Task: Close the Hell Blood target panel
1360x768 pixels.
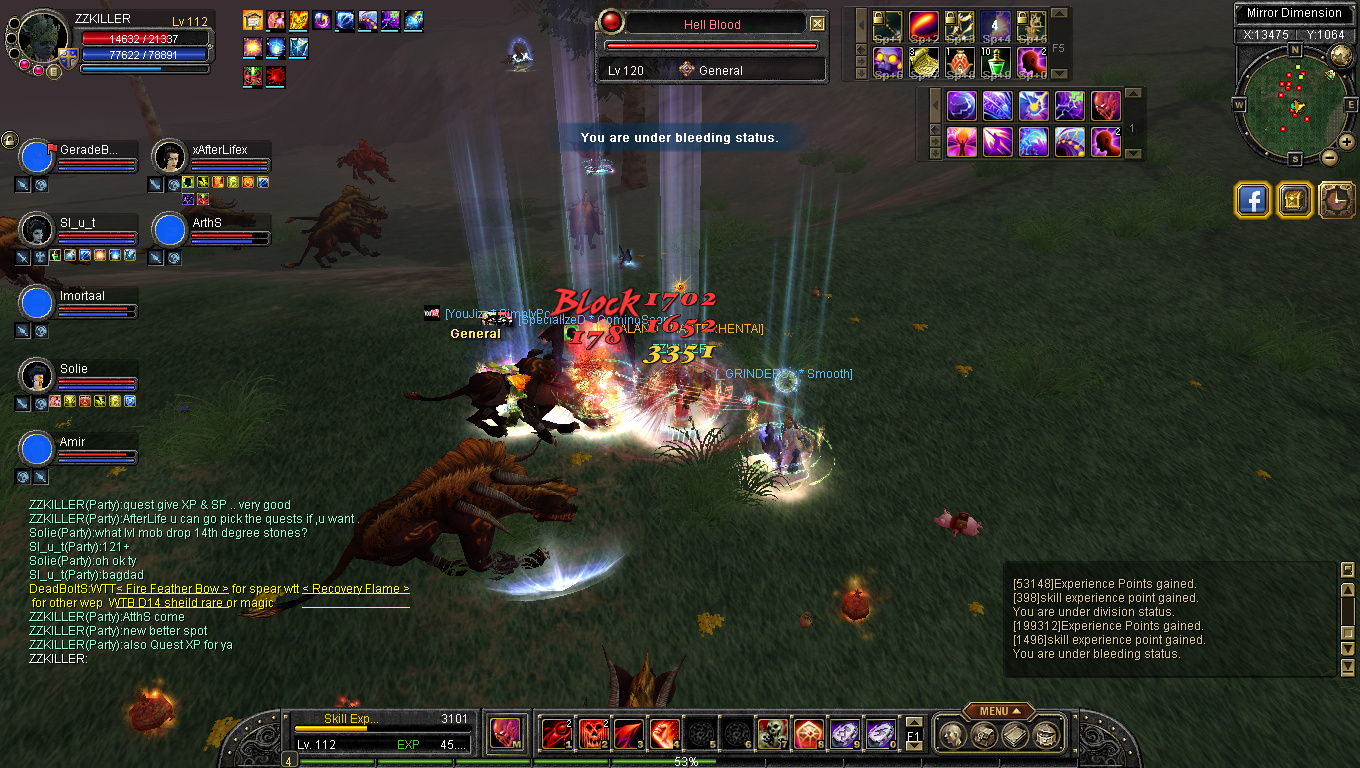Action: (818, 24)
